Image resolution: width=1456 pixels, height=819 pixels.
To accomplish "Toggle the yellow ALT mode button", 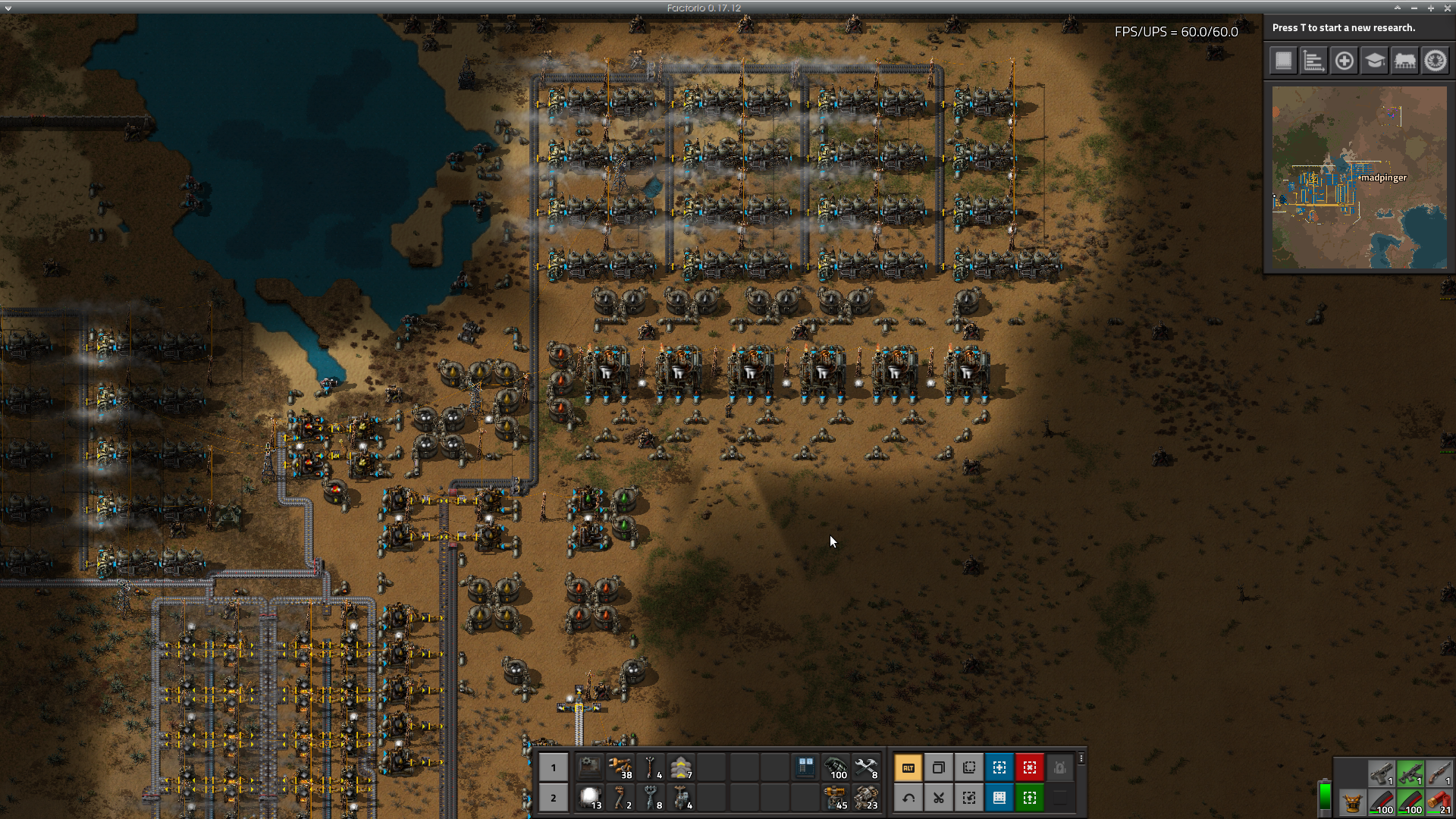I will point(908,767).
